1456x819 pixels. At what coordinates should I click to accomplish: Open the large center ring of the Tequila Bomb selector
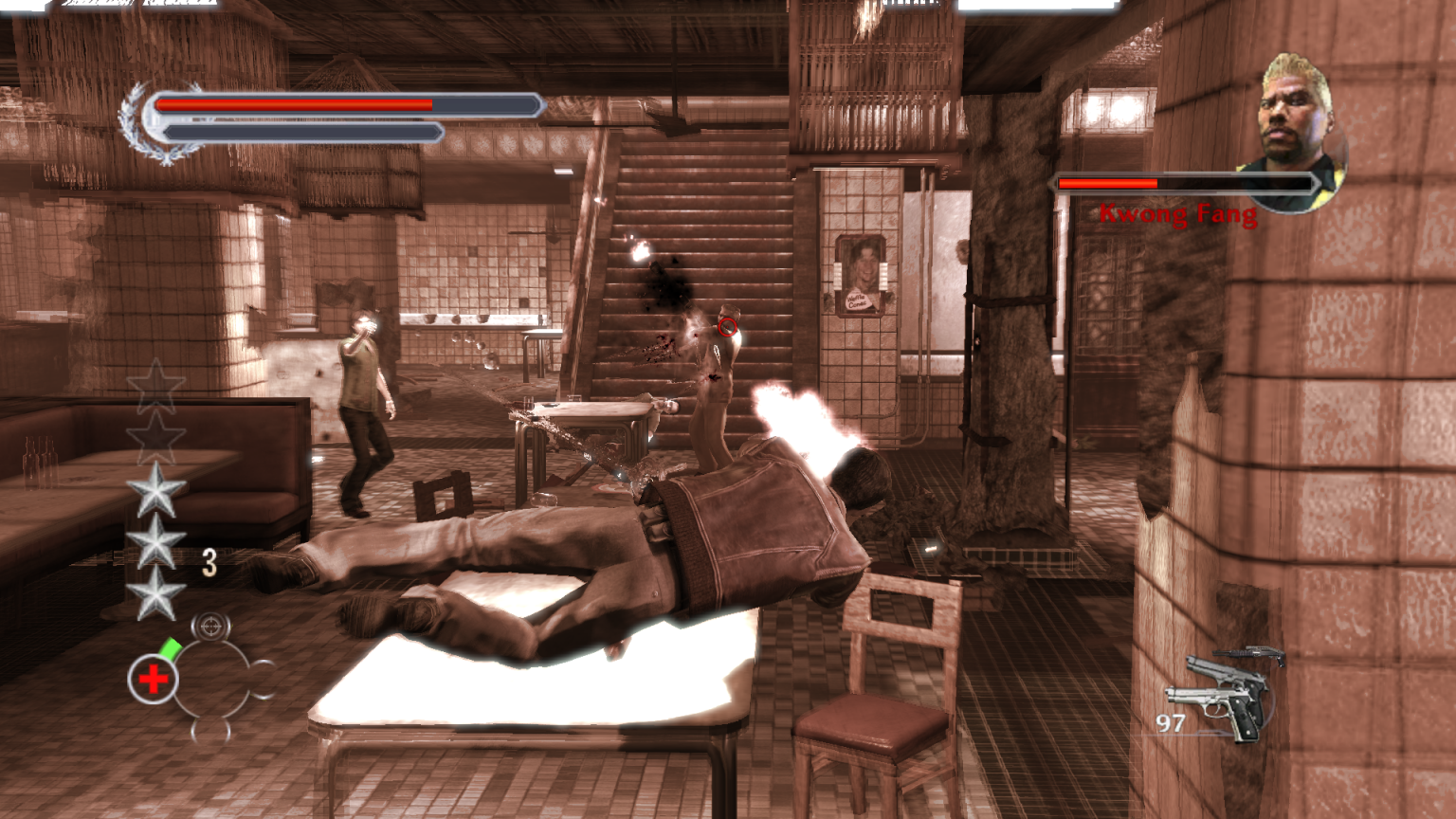209,681
